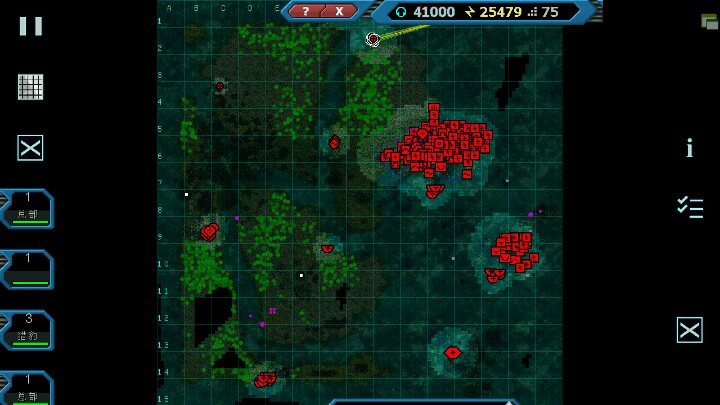Open the checklist objectives icon
Viewport: 720px width, 405px height.
click(x=689, y=207)
